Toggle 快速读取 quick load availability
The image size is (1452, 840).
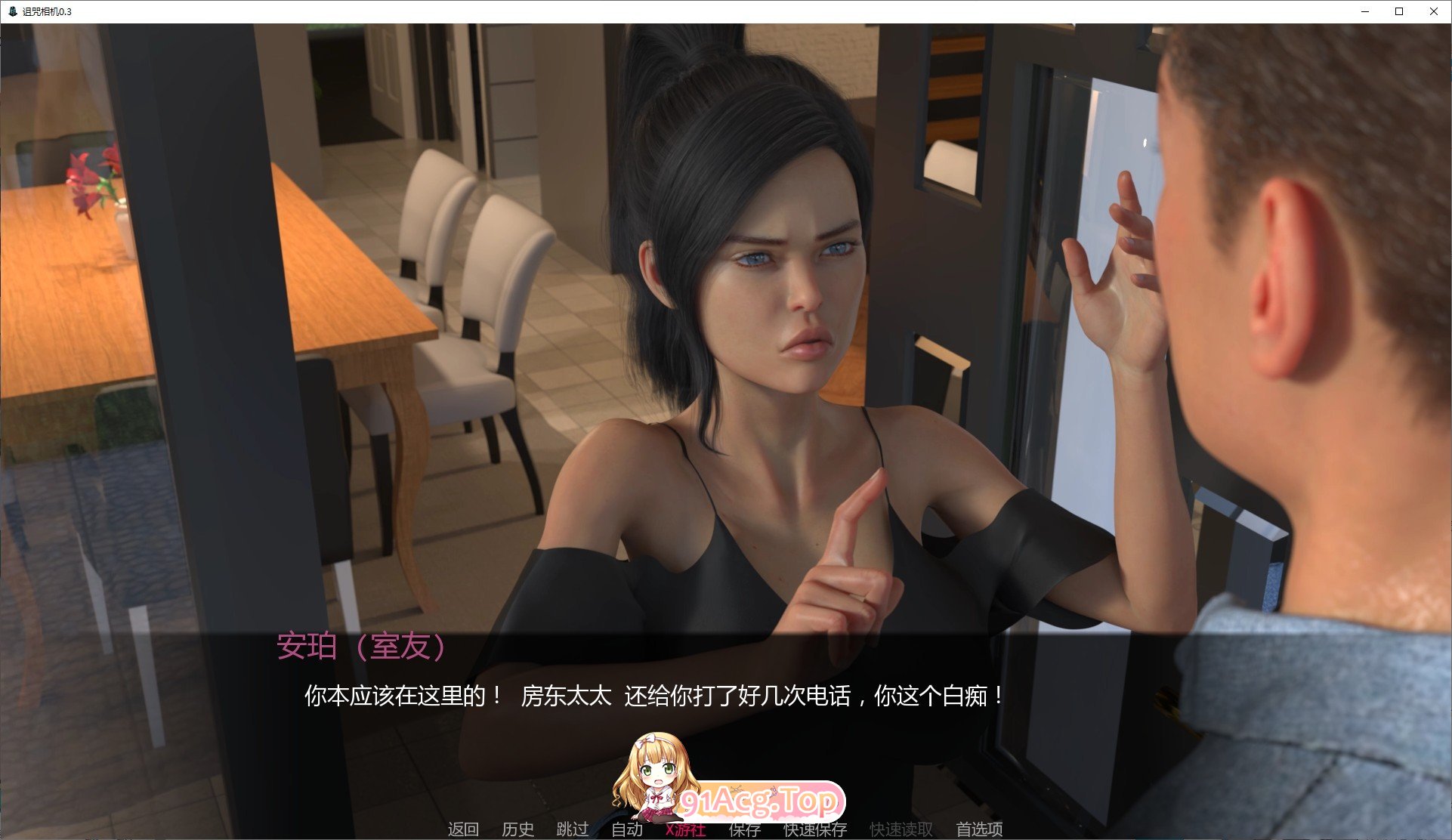903,829
